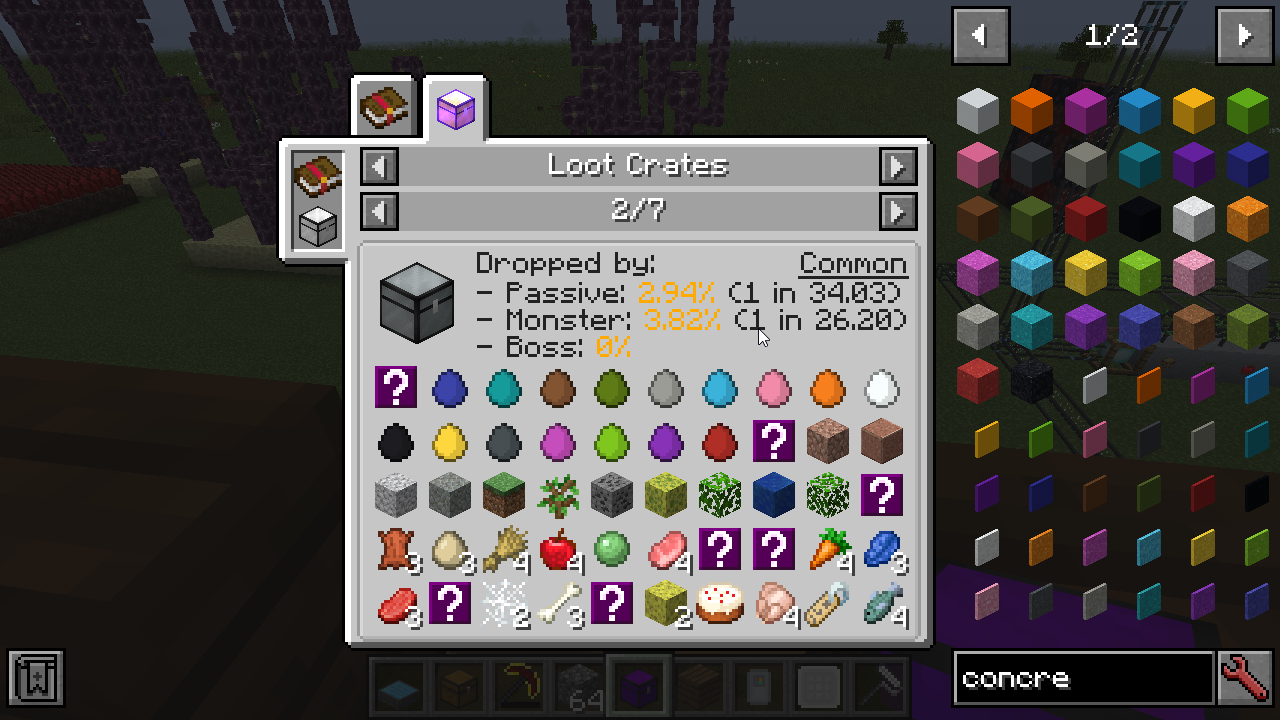Click the cobweb loot slot
Viewport: 1280px width, 720px height.
pos(503,603)
